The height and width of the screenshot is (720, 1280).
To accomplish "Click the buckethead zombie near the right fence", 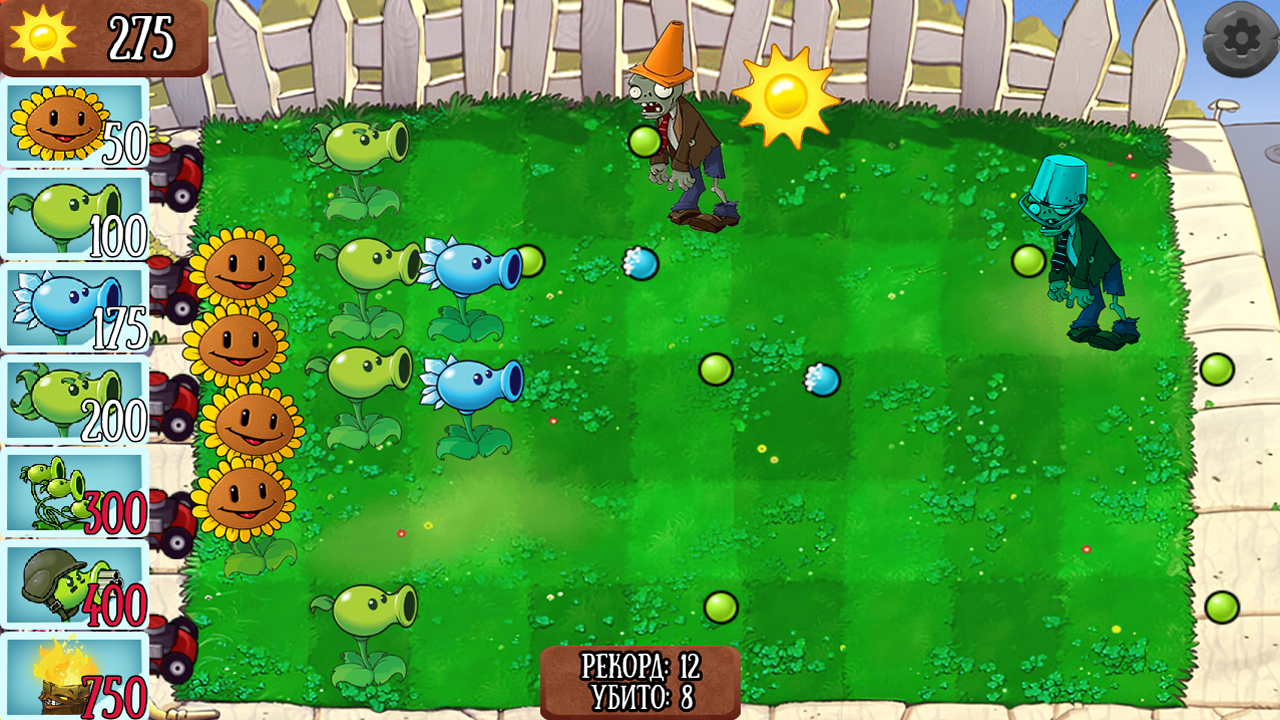I will pyautogui.click(x=1080, y=250).
